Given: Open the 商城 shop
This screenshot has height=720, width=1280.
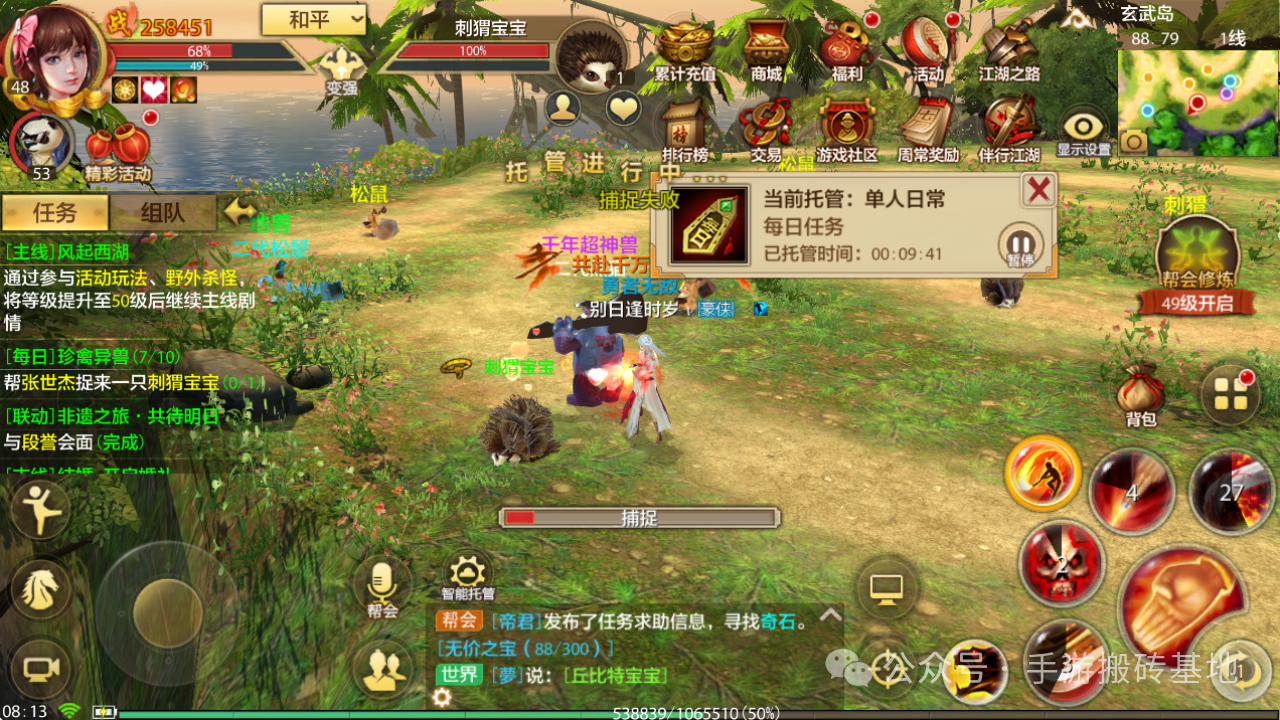Looking at the screenshot, I should coord(766,47).
